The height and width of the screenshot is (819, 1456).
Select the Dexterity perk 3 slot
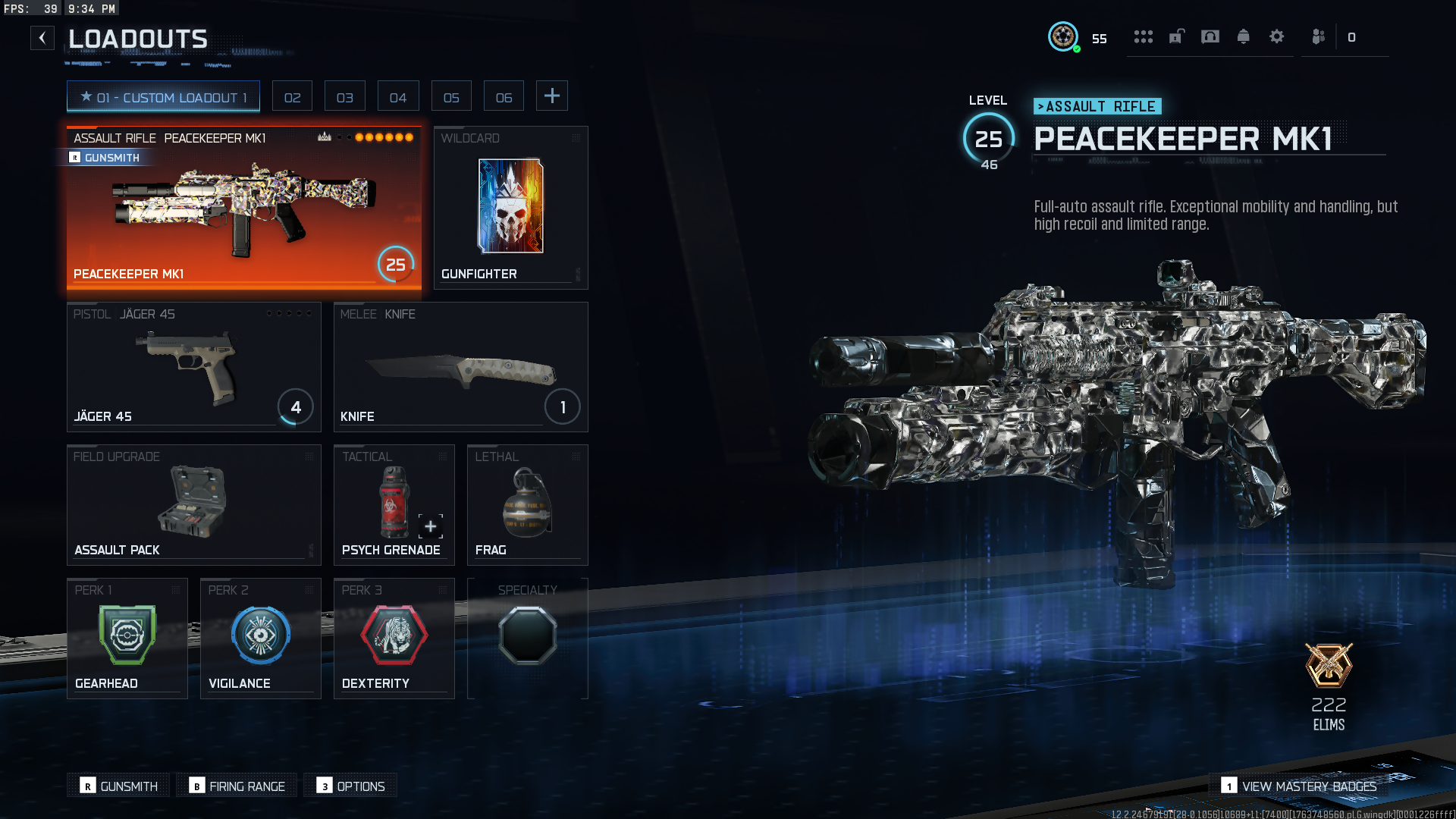(x=394, y=639)
